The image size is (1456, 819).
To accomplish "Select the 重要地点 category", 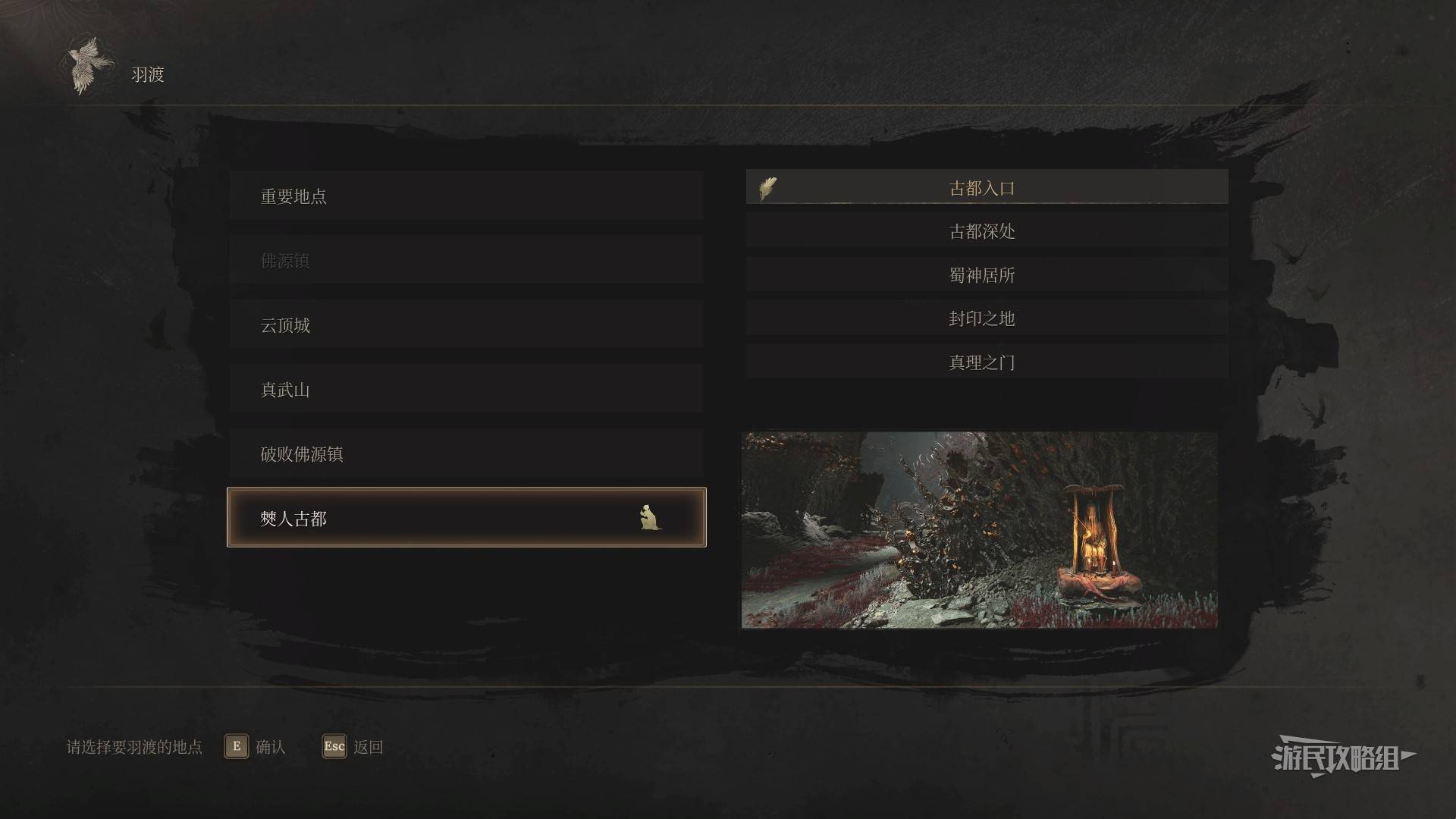I will click(466, 196).
